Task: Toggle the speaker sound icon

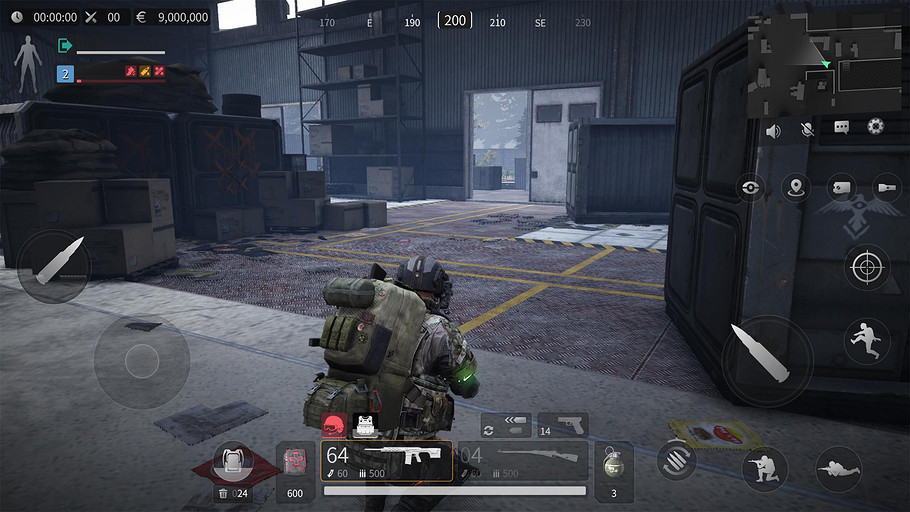Action: [773, 130]
